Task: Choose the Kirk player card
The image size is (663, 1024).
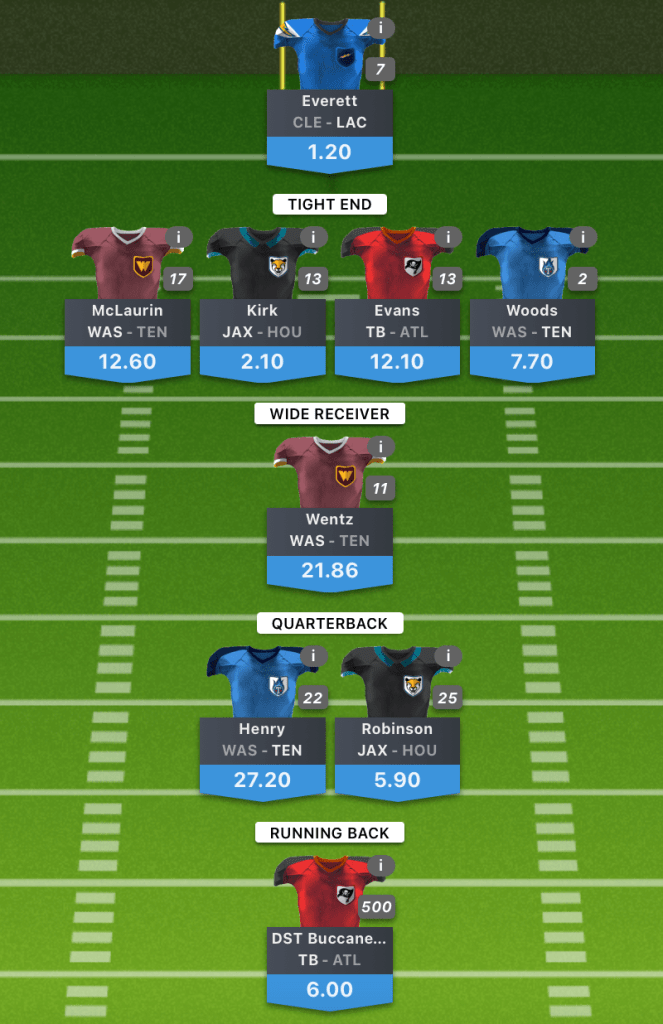Action: coord(262,322)
